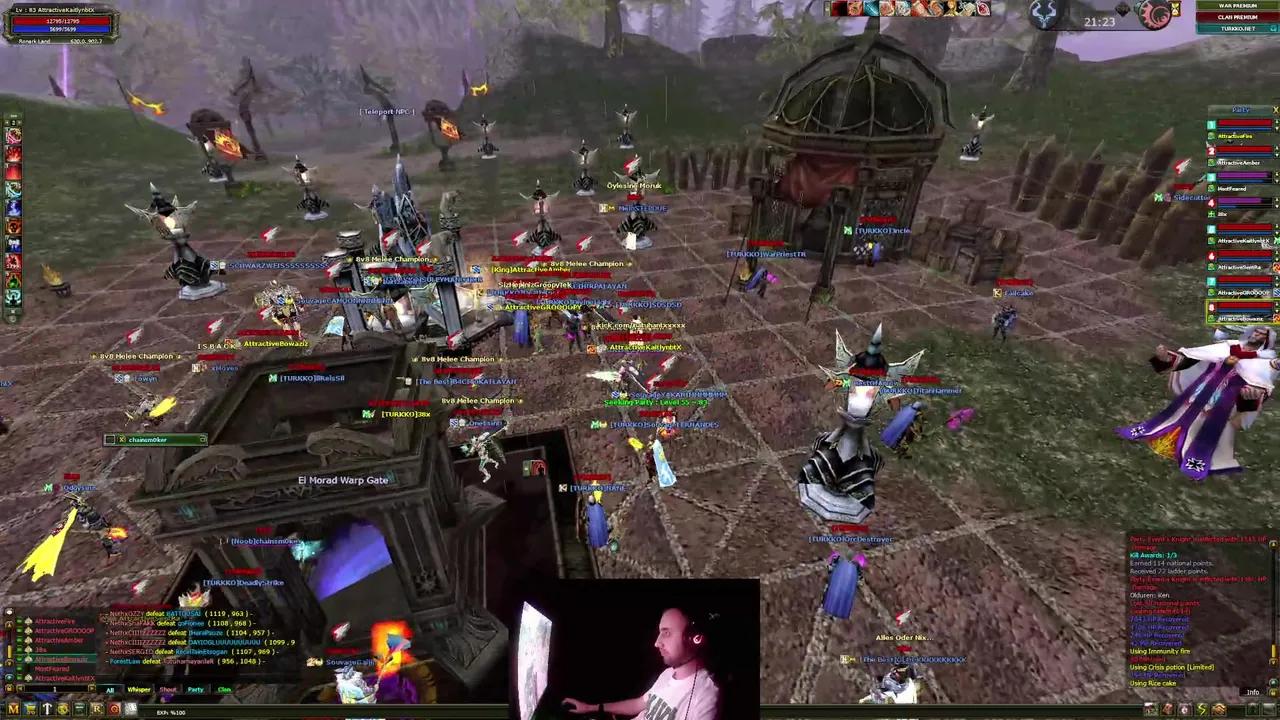Viewport: 1280px width, 720px height.
Task: Click the red Q icon on the bottom bar
Action: [114, 709]
